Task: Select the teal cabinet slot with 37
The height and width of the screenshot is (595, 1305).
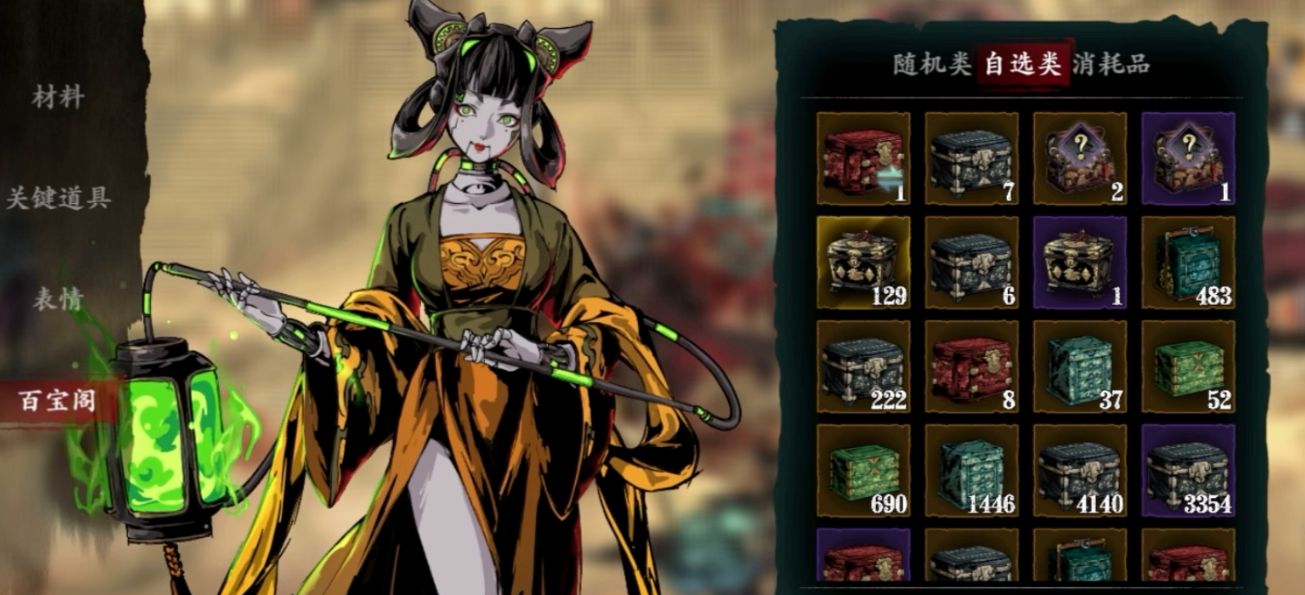Action: [x=1079, y=367]
